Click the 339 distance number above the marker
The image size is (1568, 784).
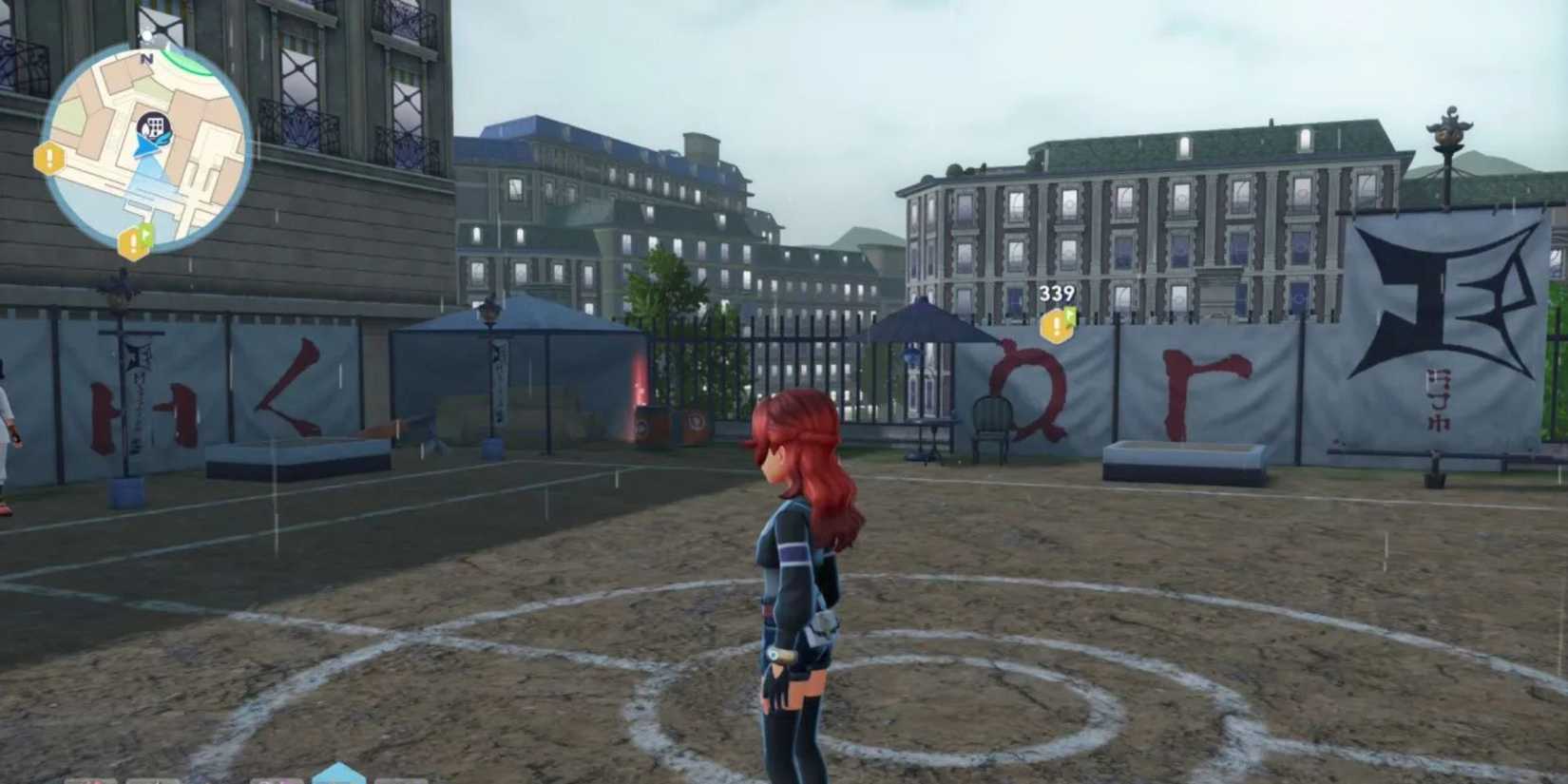[1055, 293]
